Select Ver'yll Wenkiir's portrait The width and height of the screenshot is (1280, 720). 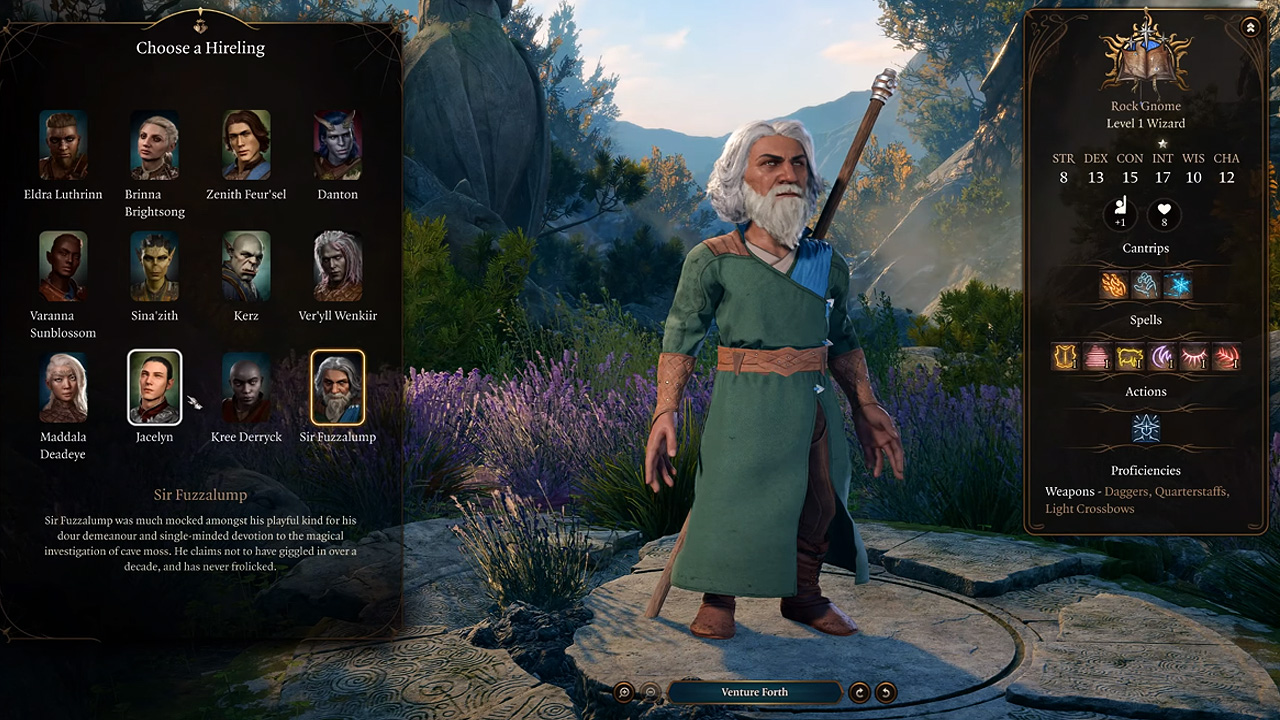(x=338, y=266)
